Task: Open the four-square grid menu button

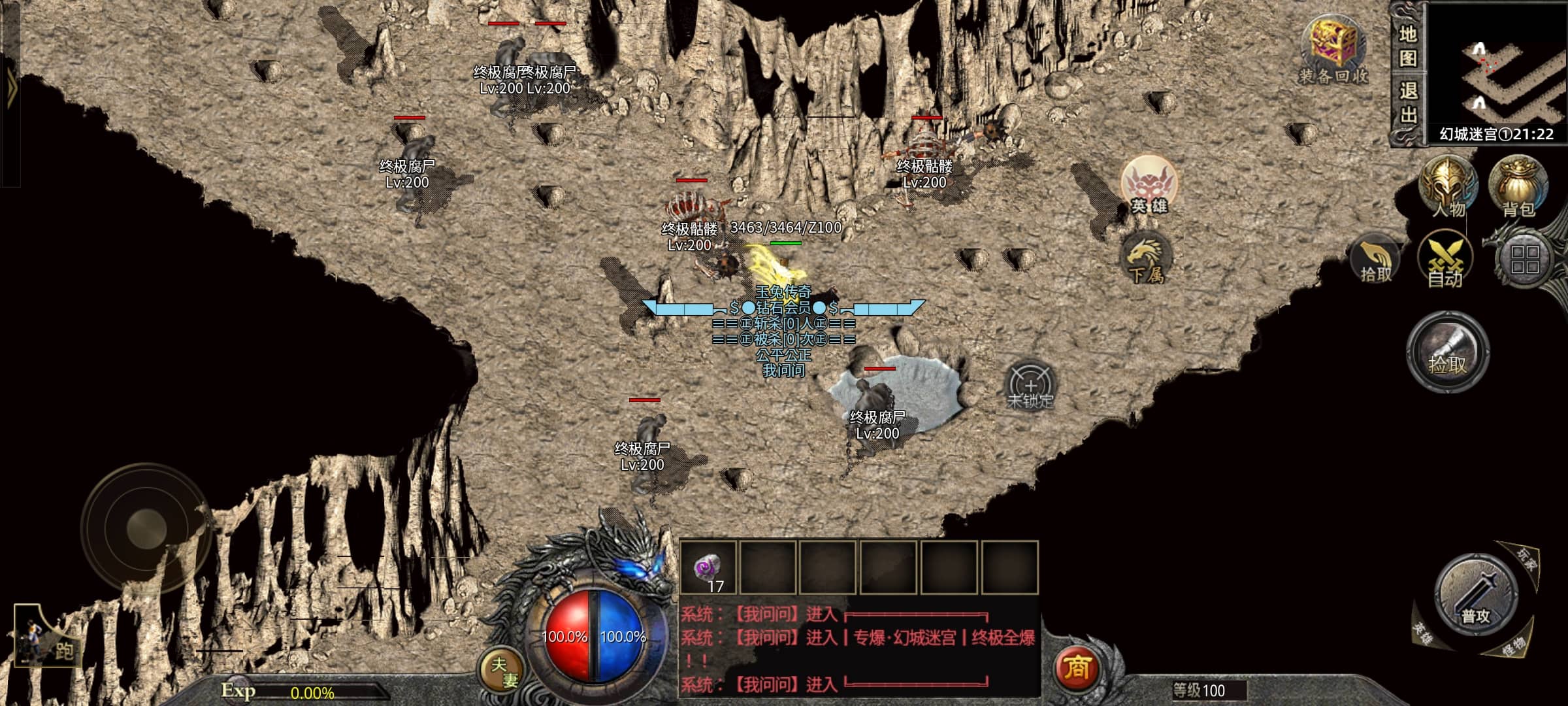Action: click(1525, 260)
